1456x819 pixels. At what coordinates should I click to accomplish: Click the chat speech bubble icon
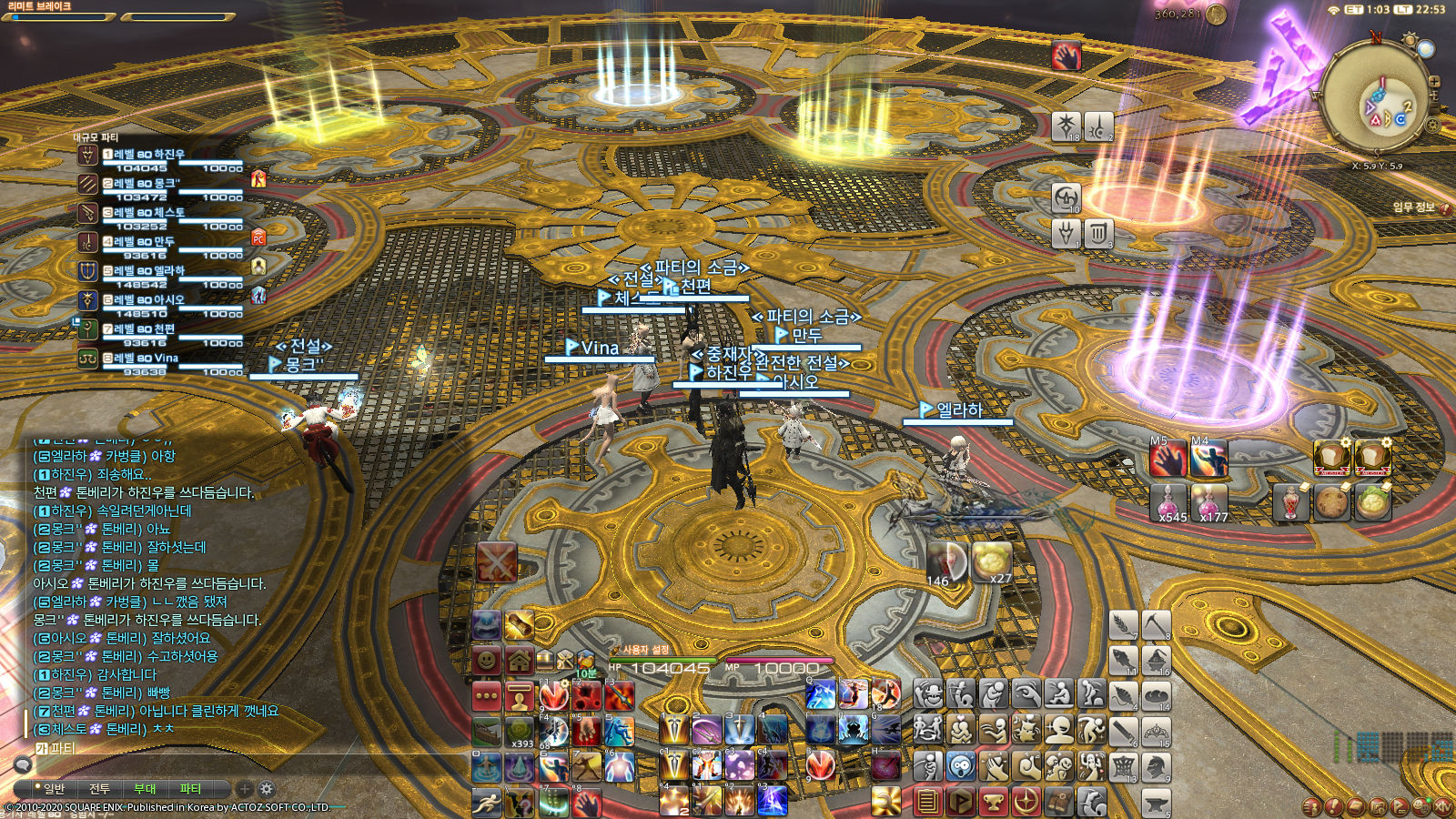click(x=23, y=764)
